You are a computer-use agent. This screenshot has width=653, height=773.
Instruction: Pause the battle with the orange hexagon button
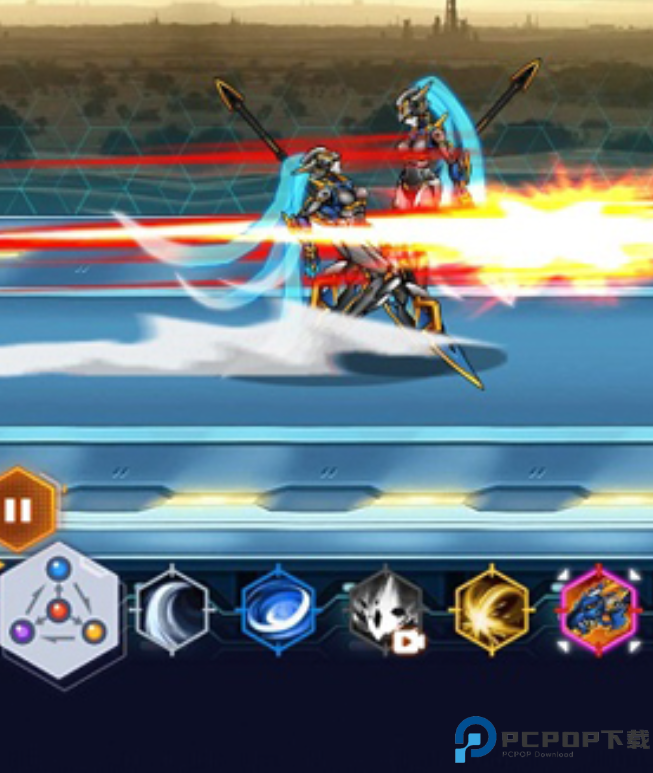(x=22, y=510)
